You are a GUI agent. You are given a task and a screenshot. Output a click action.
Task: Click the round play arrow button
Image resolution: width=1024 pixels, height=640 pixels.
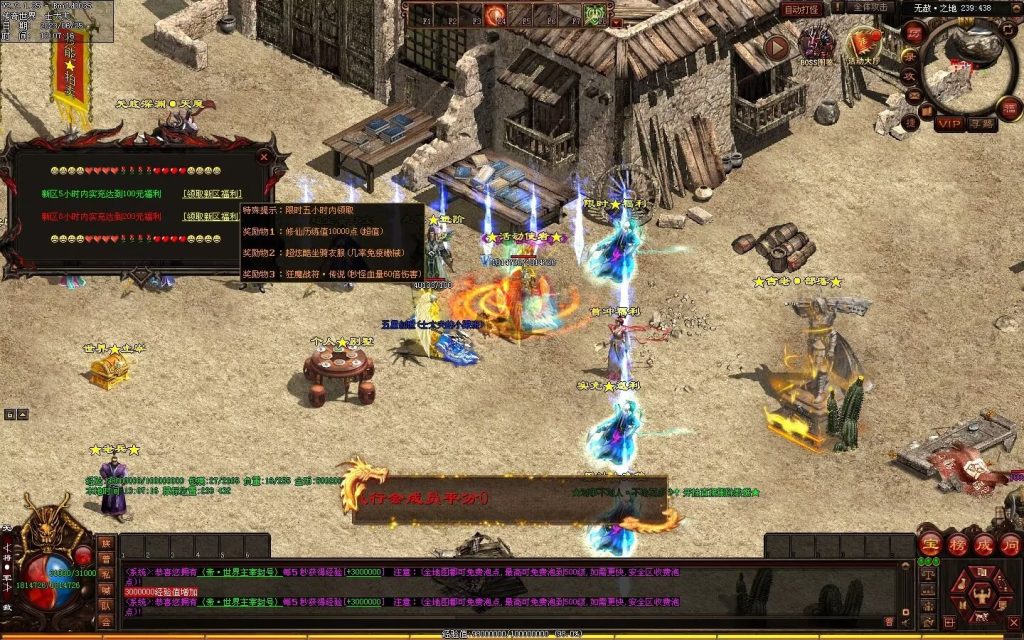pyautogui.click(x=776, y=46)
